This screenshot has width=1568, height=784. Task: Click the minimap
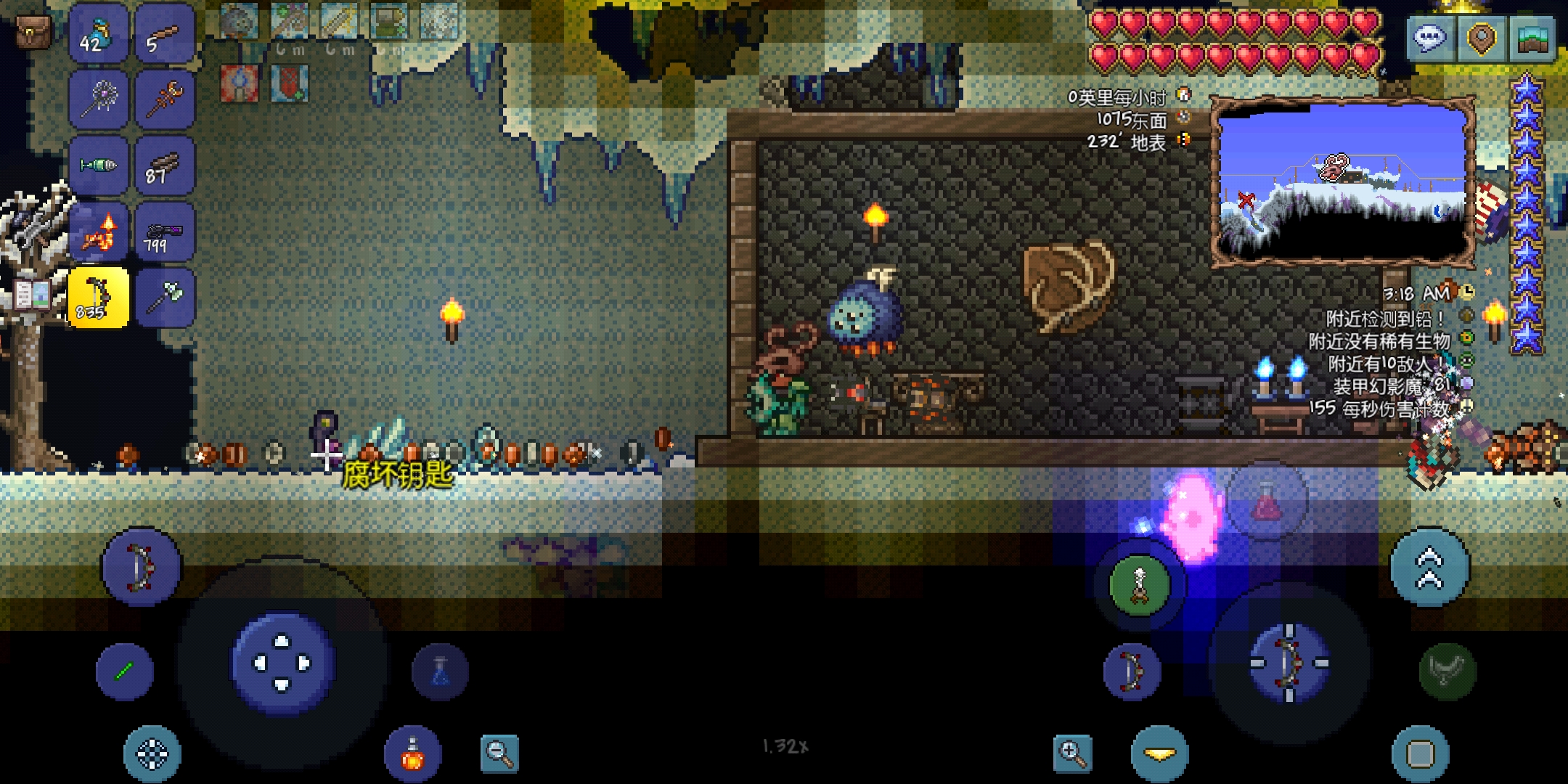tap(1343, 181)
